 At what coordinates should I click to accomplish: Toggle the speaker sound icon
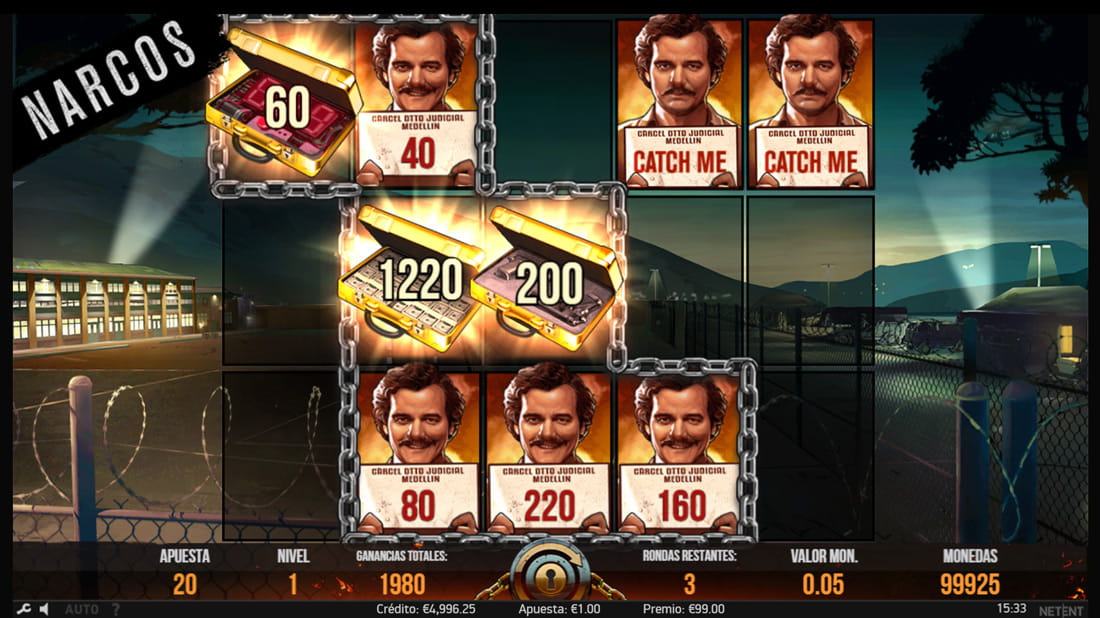[45, 608]
